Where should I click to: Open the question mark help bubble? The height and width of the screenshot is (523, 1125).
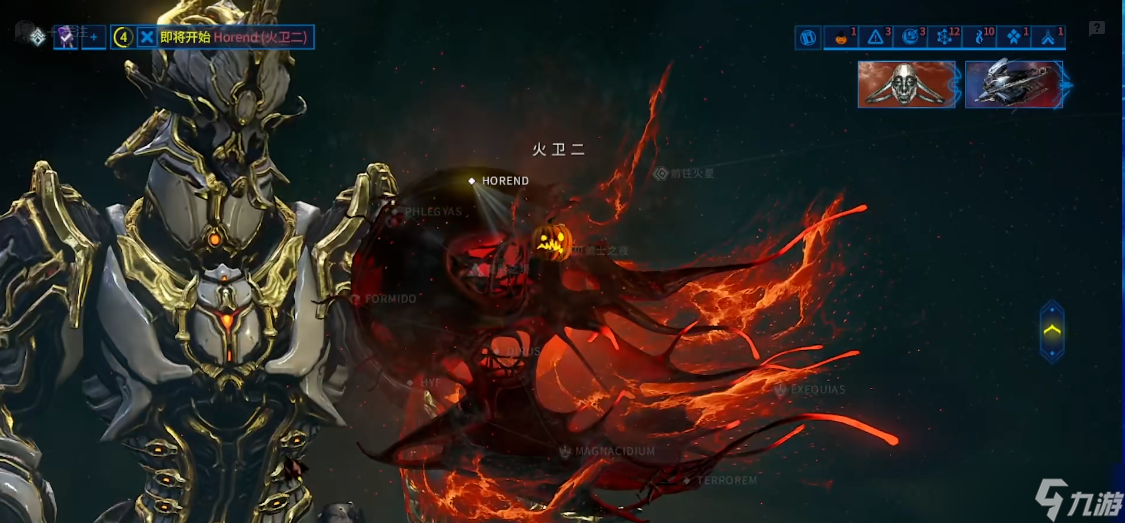click(x=1097, y=28)
